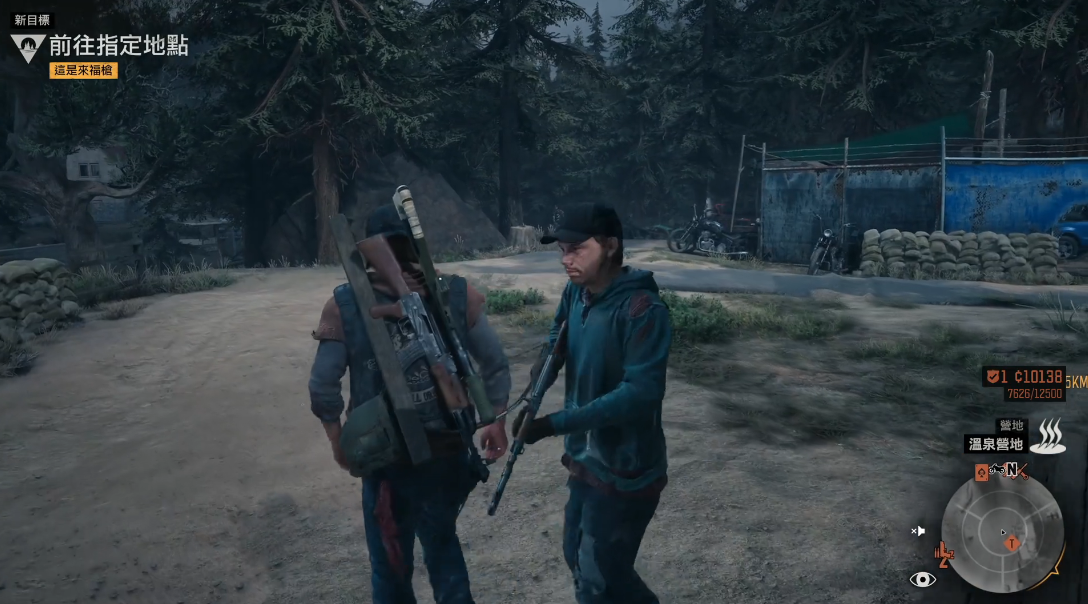Click the motorcycle icon above minimap
Screen dimensions: 1088x604
coord(998,470)
